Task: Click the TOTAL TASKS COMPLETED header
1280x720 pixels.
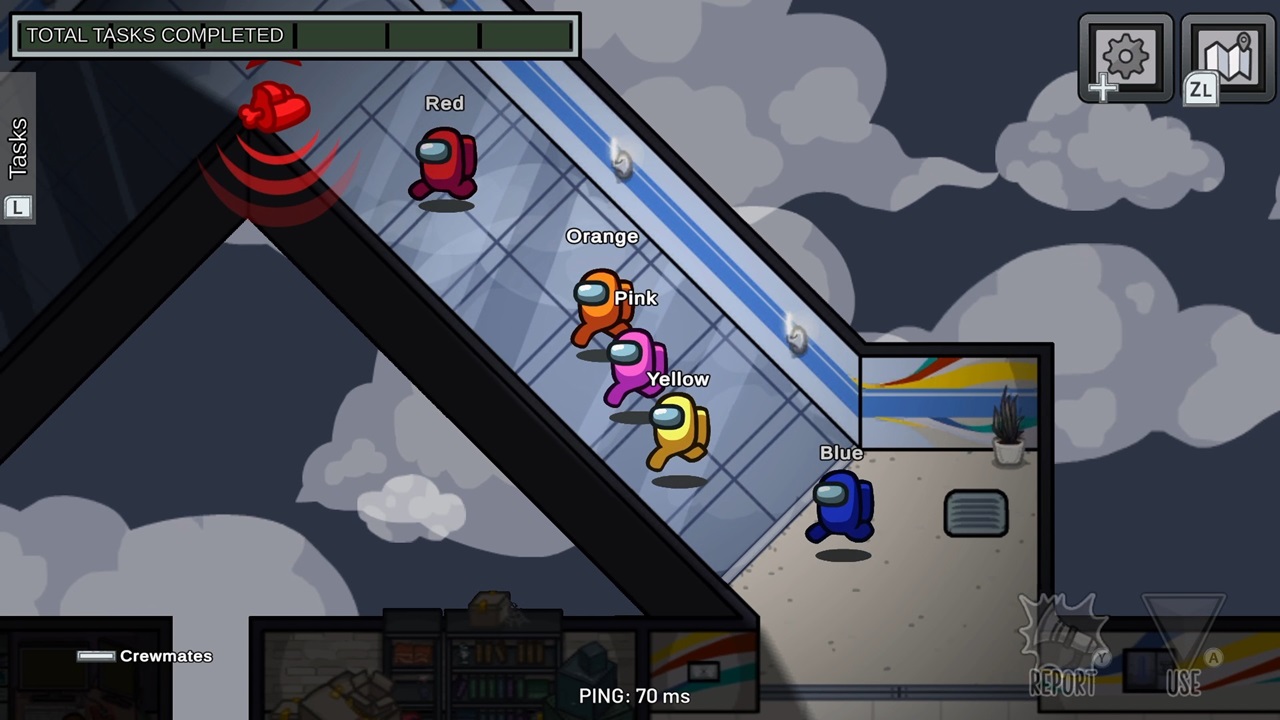Action: coord(155,35)
